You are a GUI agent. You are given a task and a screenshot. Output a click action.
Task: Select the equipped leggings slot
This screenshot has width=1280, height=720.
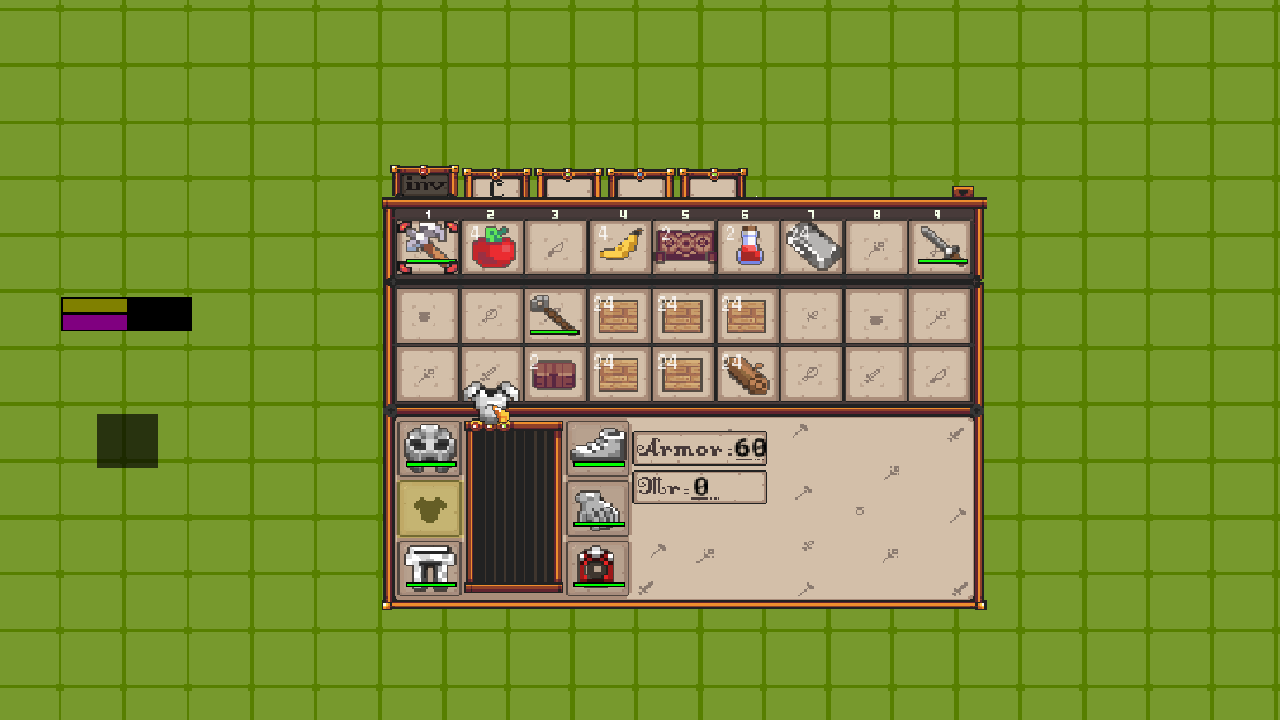pyautogui.click(x=428, y=566)
